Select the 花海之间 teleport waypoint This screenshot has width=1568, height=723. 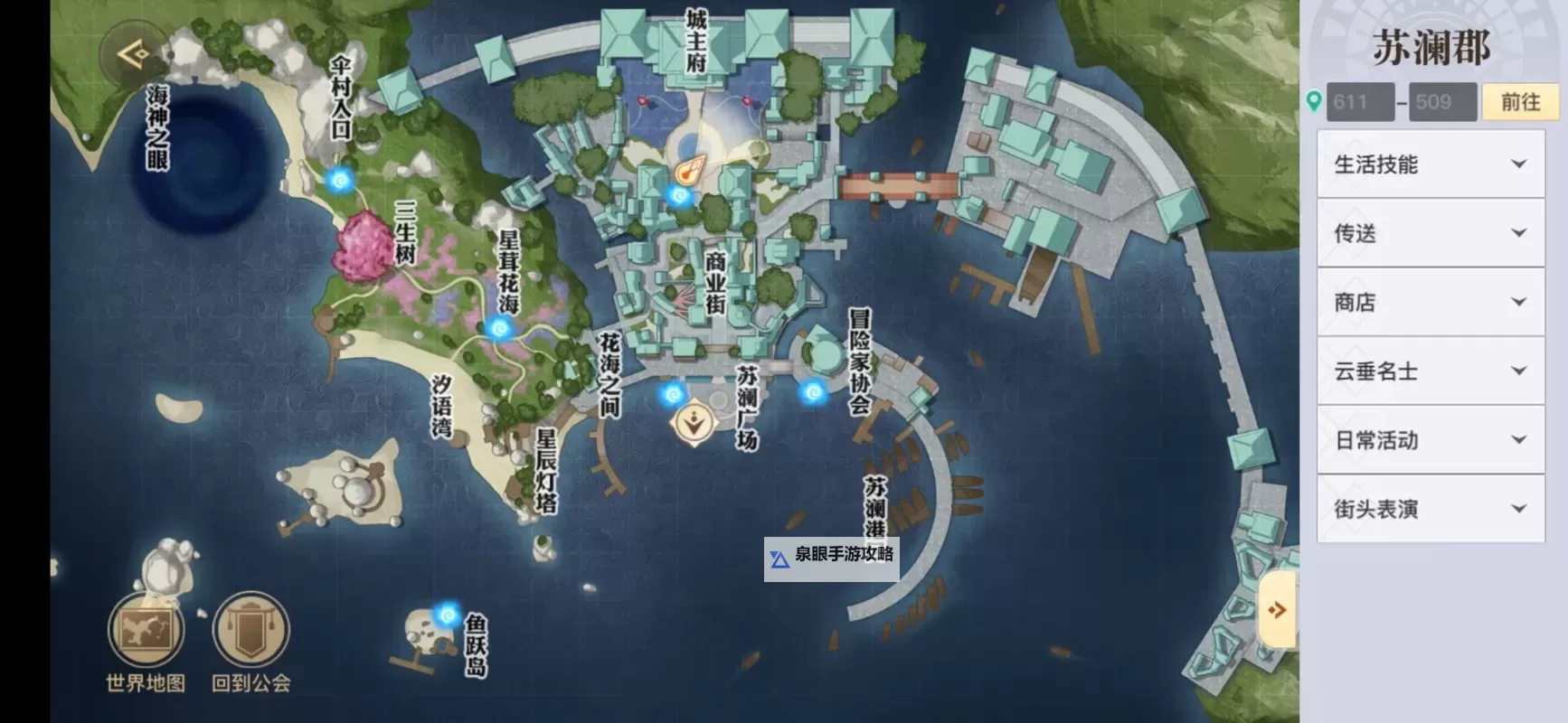point(672,394)
